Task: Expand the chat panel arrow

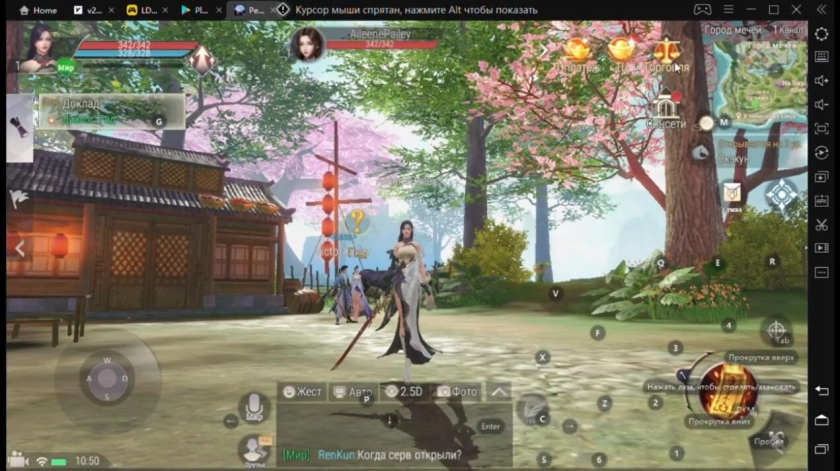Action: 498,392
